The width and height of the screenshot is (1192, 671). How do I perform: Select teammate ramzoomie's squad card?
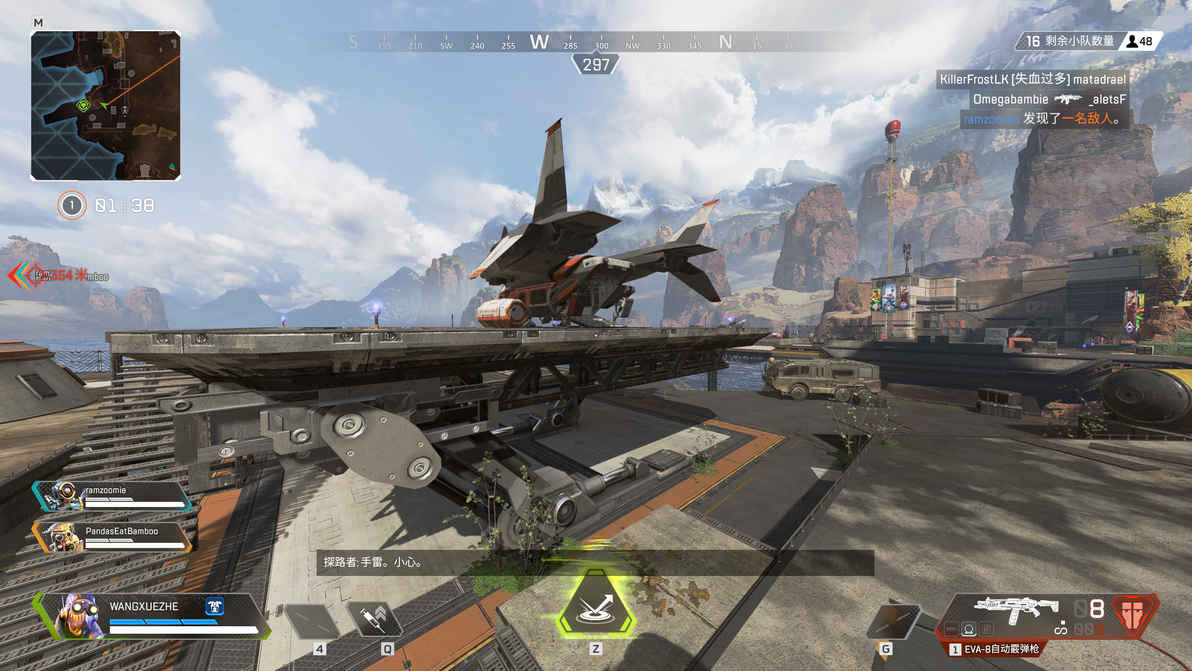pyautogui.click(x=112, y=496)
